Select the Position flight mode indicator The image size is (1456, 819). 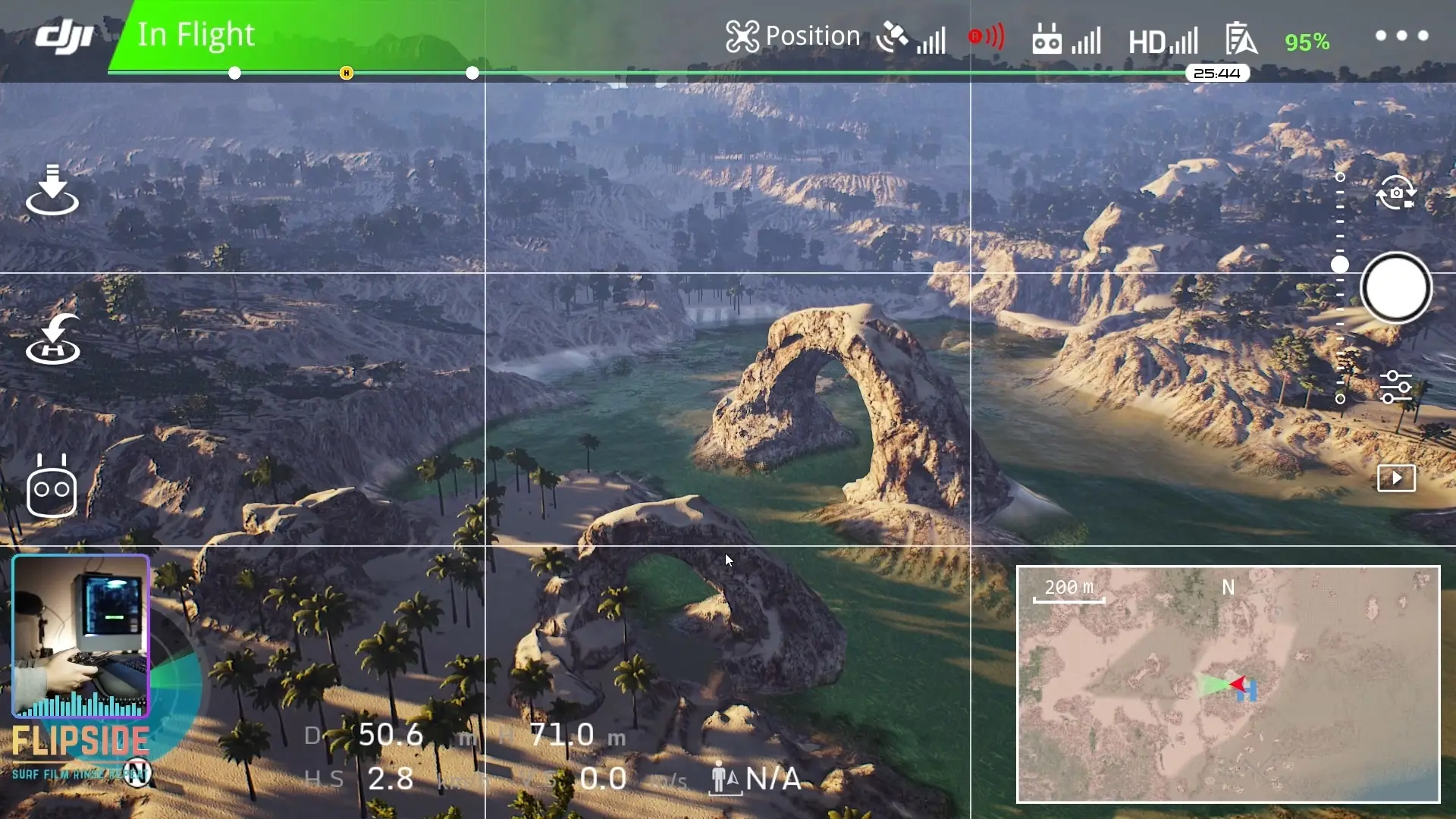point(792,36)
